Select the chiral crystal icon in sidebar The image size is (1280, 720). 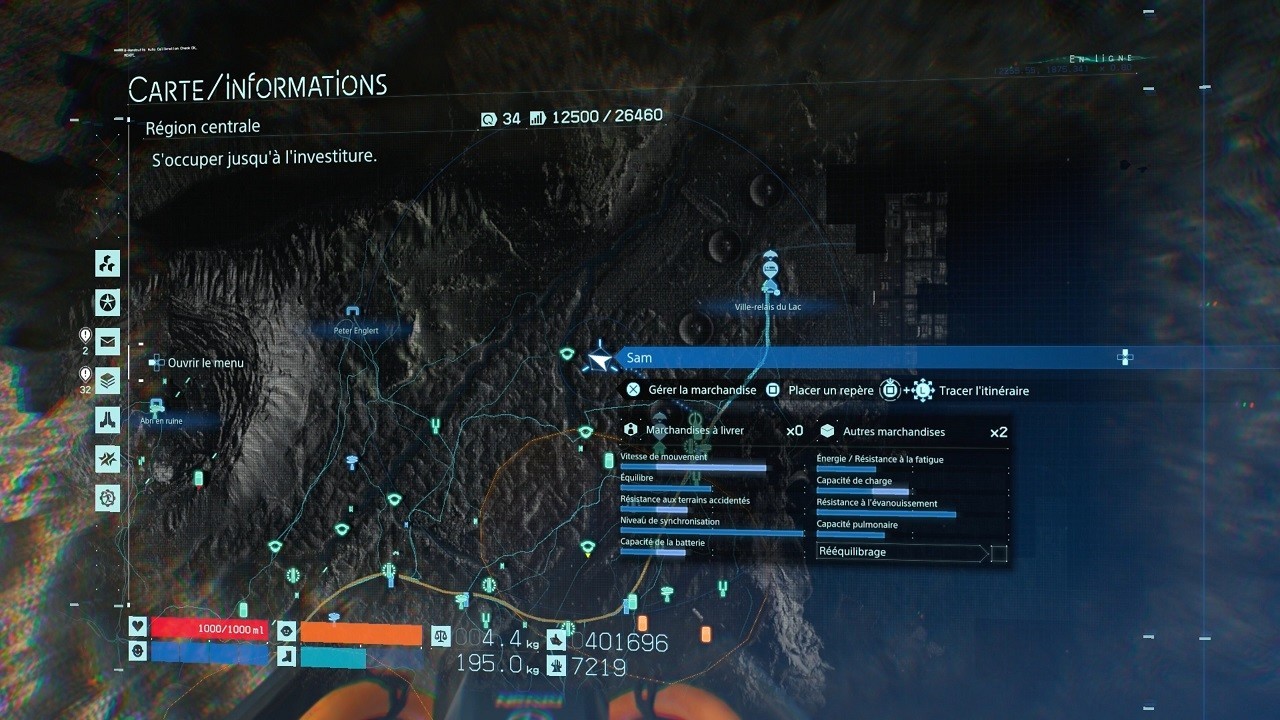[107, 458]
